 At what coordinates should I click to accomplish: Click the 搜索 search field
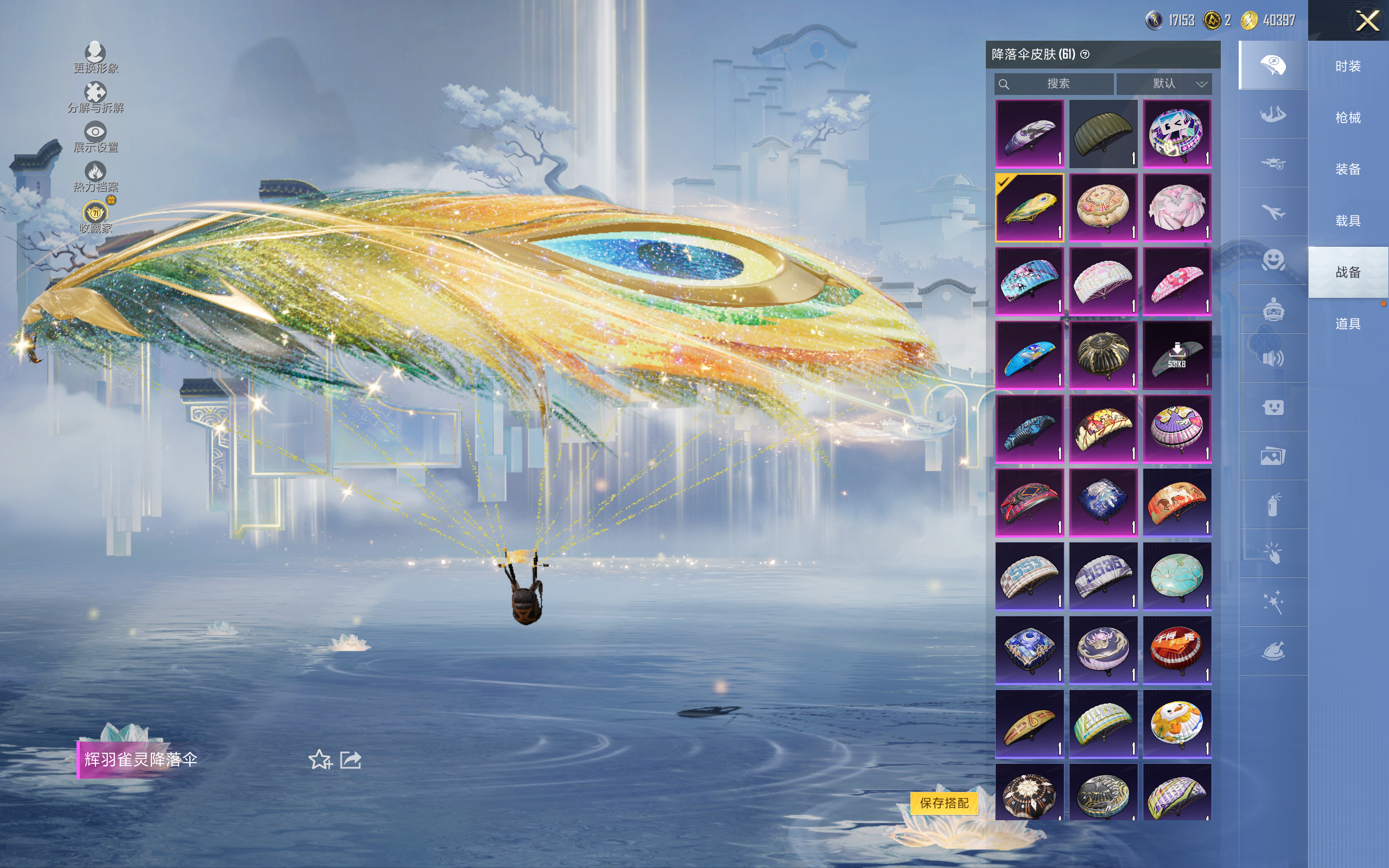pos(1054,84)
